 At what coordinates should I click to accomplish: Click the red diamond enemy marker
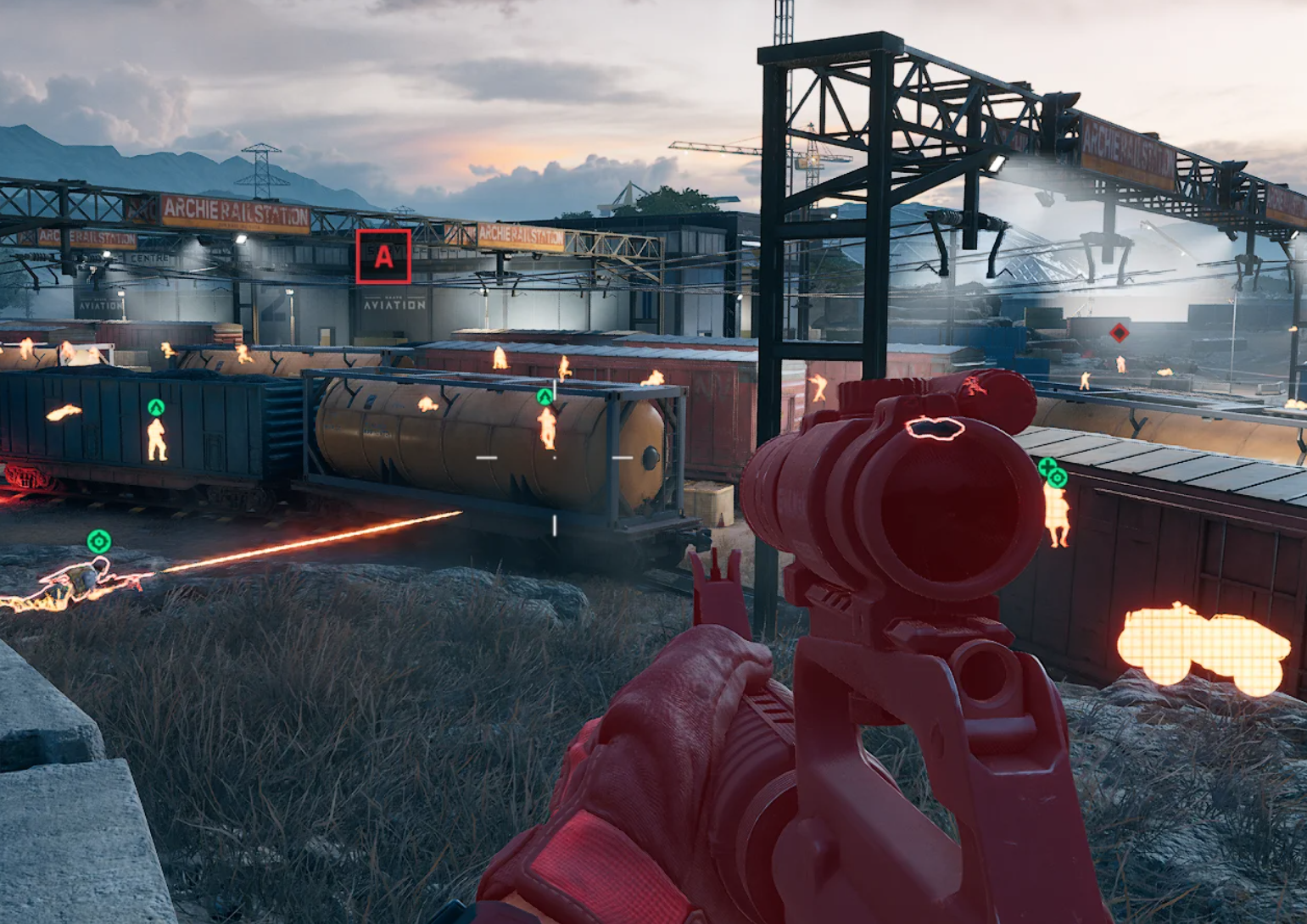[x=1119, y=333]
